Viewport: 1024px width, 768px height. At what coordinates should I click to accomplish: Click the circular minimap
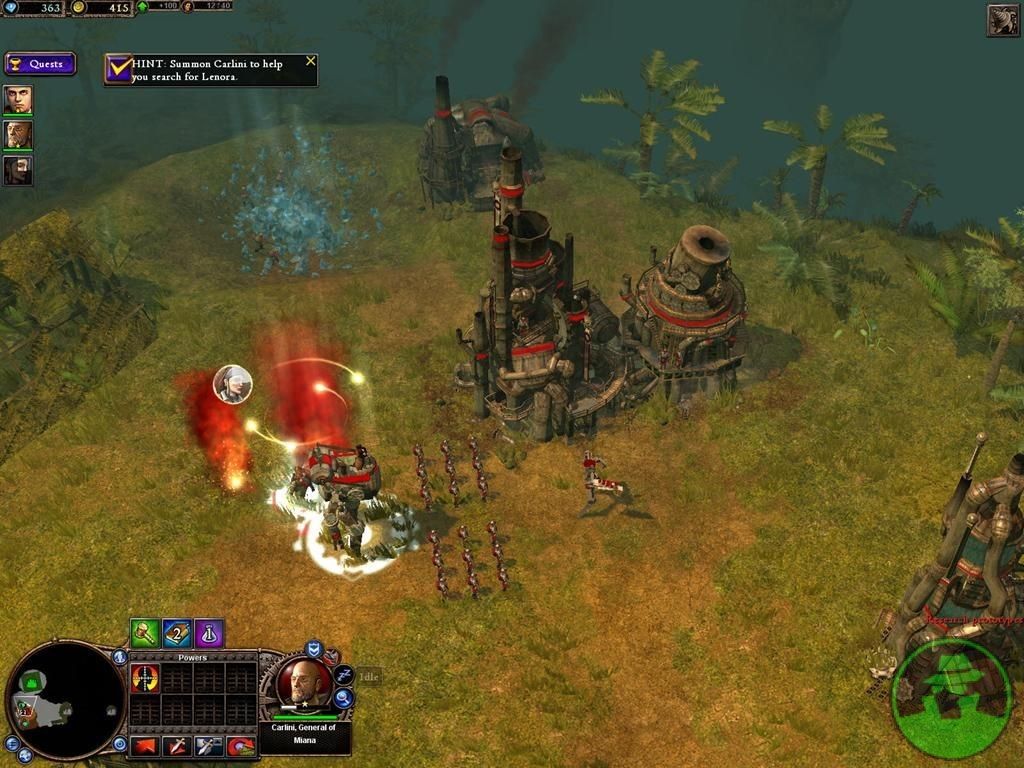pos(65,699)
